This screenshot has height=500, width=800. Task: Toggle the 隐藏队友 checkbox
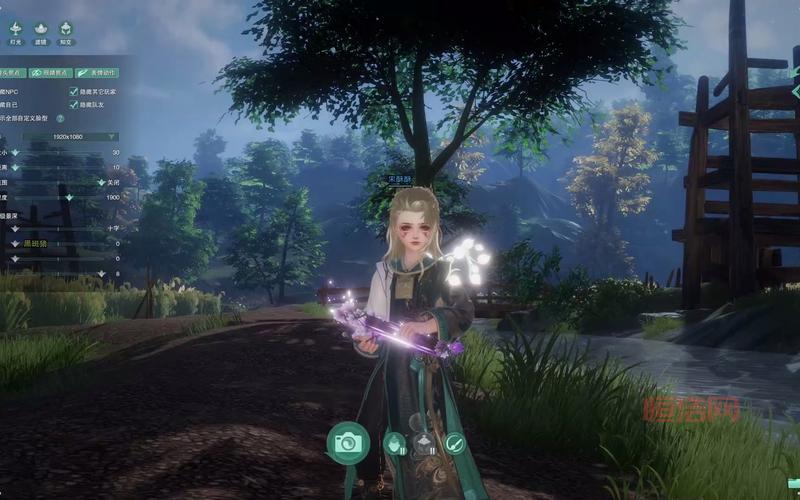coord(73,104)
